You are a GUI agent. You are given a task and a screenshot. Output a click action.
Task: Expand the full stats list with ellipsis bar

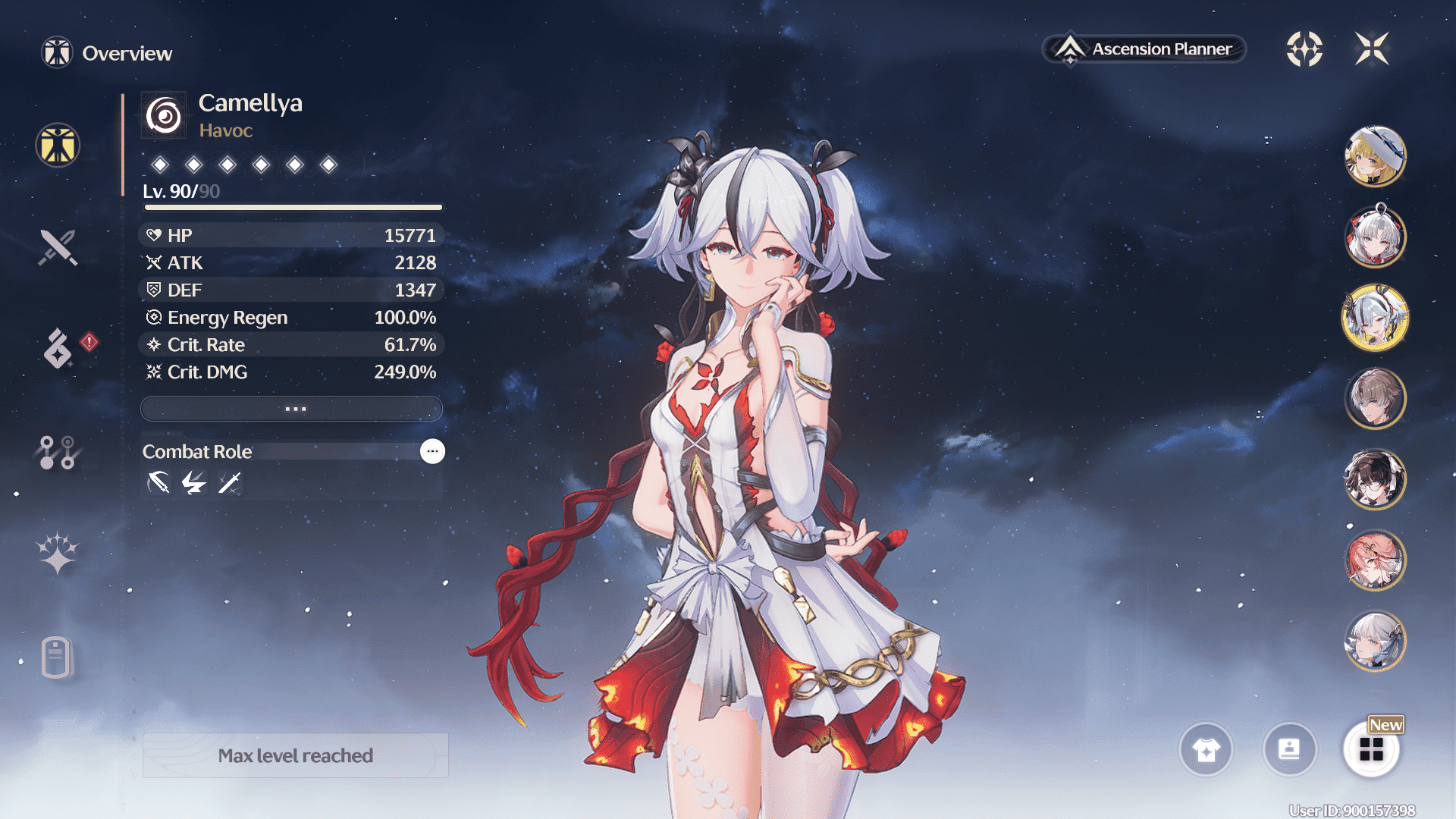click(x=292, y=409)
